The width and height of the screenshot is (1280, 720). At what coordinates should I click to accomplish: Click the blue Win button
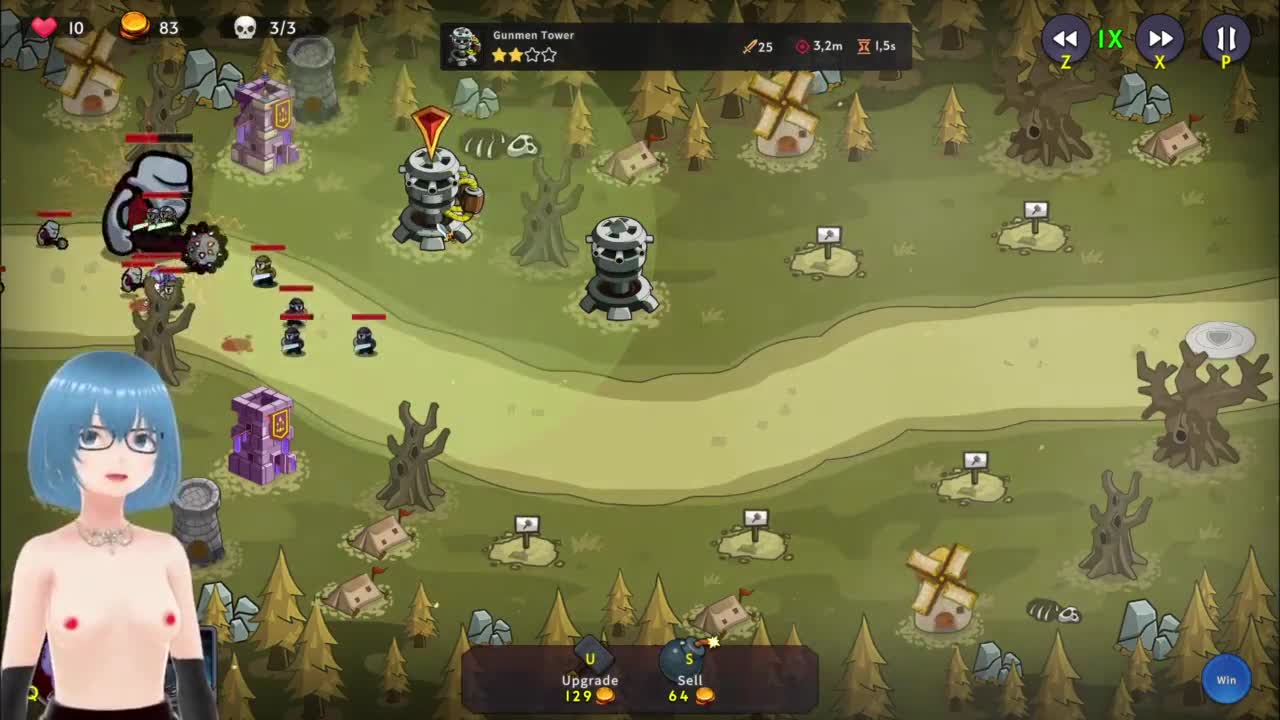1226,680
